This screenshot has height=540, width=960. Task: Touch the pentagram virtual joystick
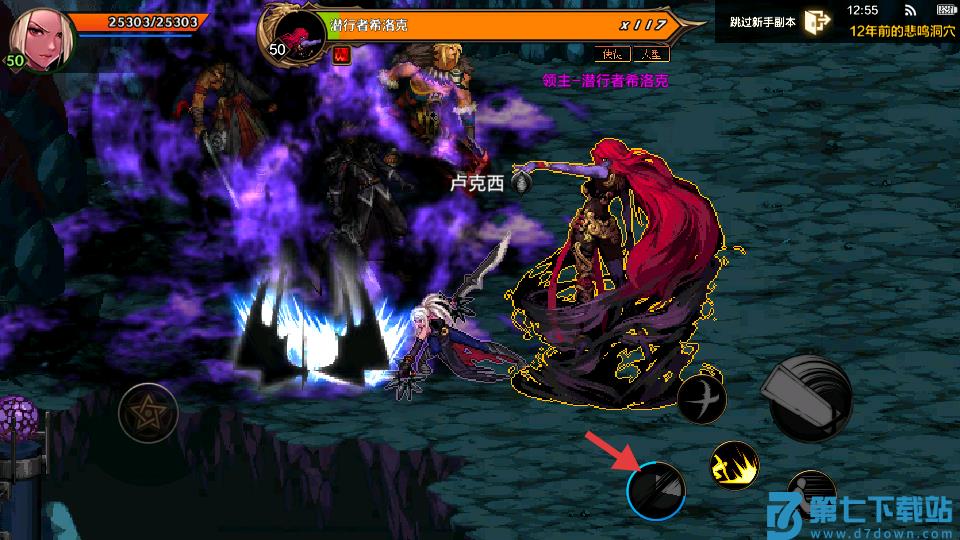(148, 411)
